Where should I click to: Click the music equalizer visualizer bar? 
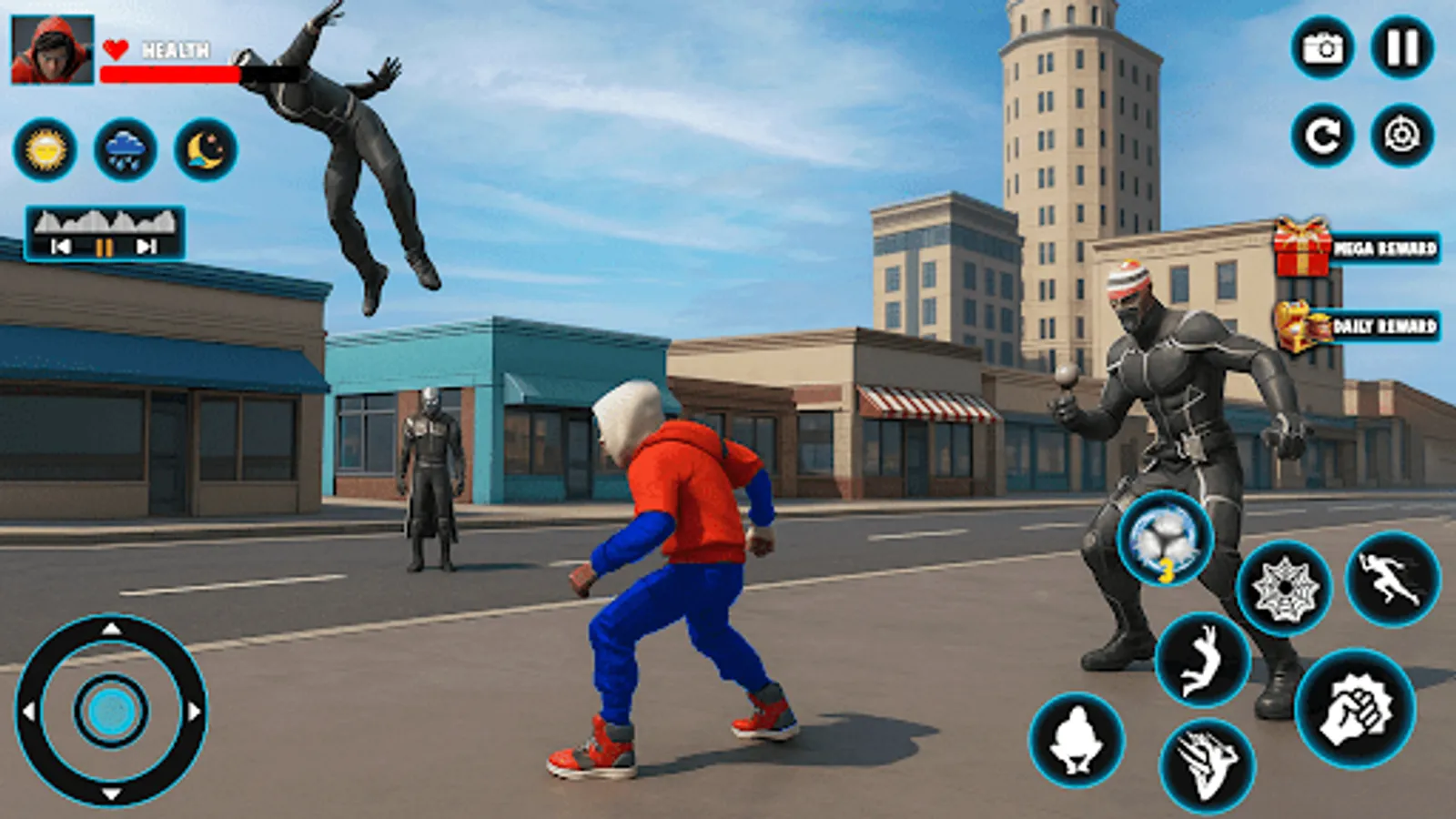click(103, 221)
